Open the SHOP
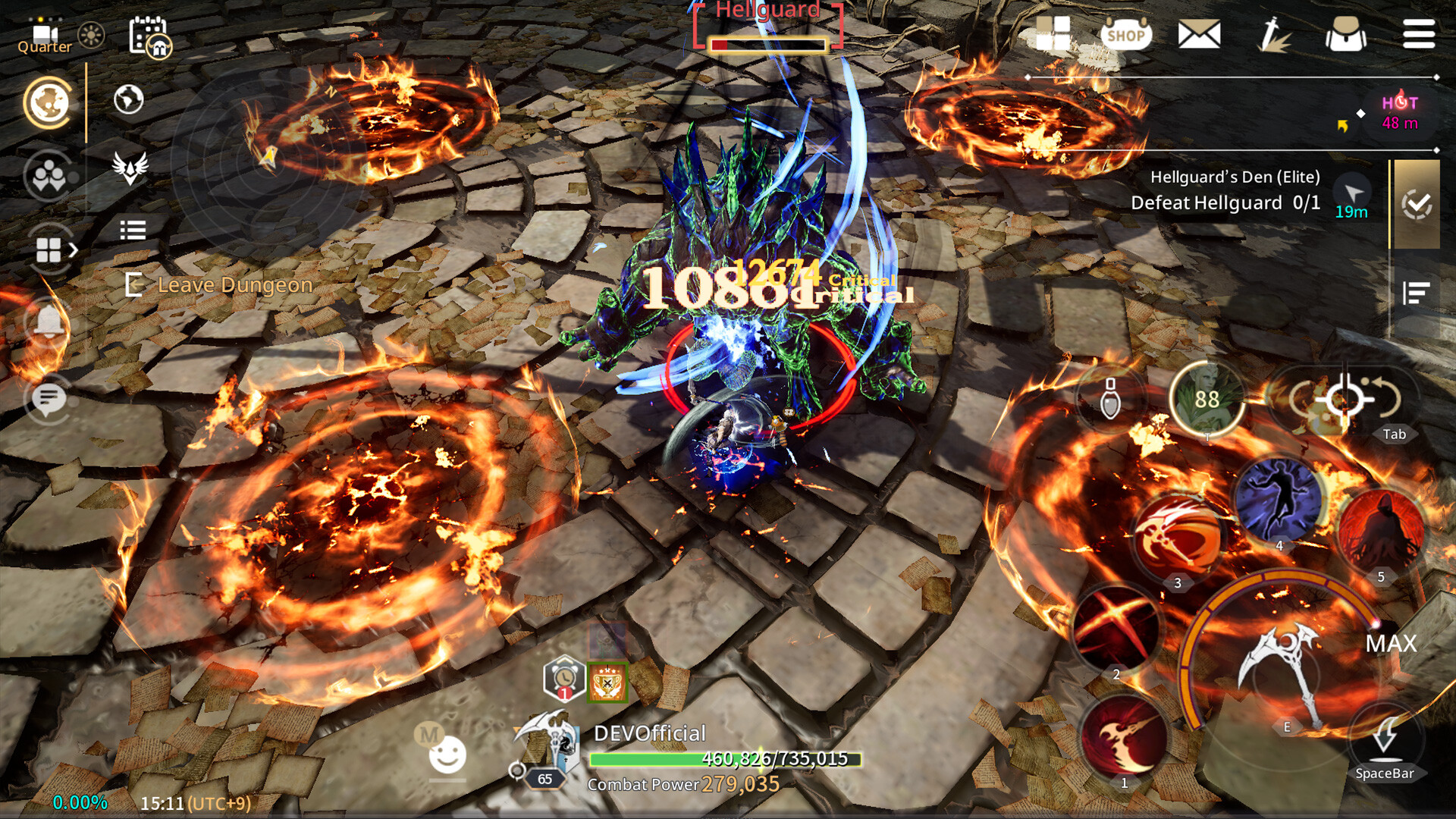1456x819 pixels. point(1125,34)
